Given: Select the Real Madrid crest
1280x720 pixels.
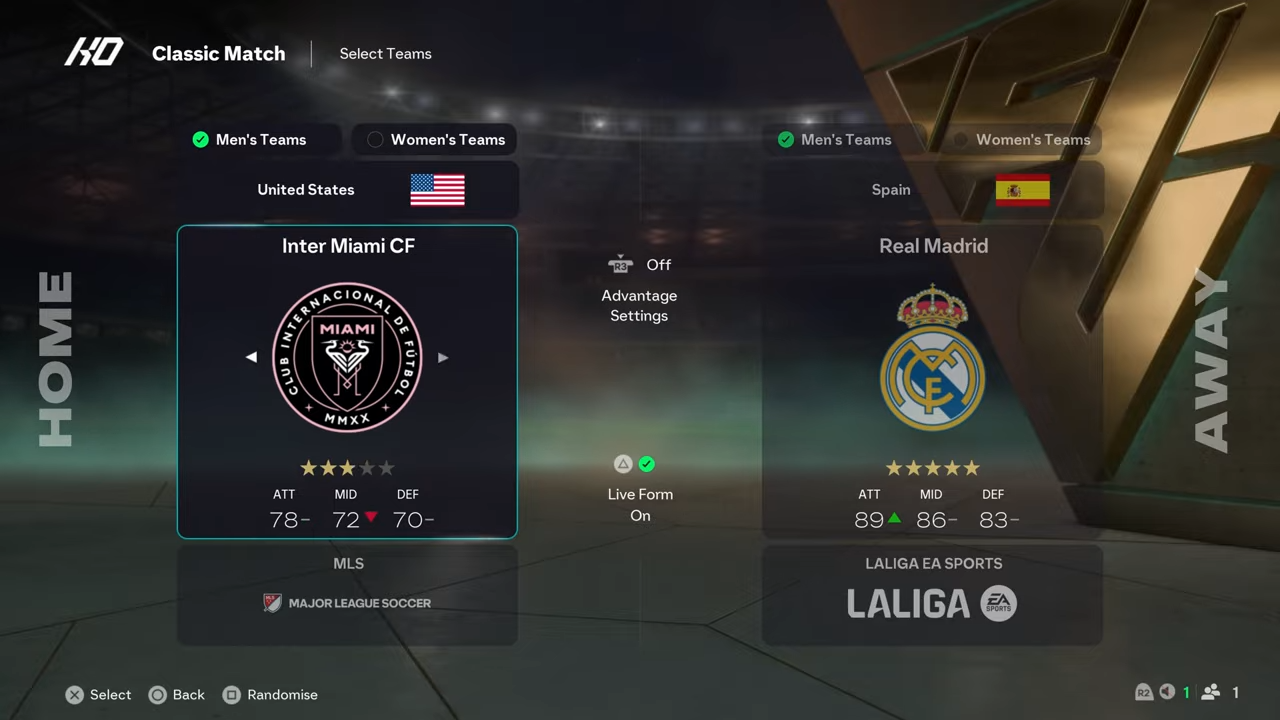Looking at the screenshot, I should click(932, 357).
